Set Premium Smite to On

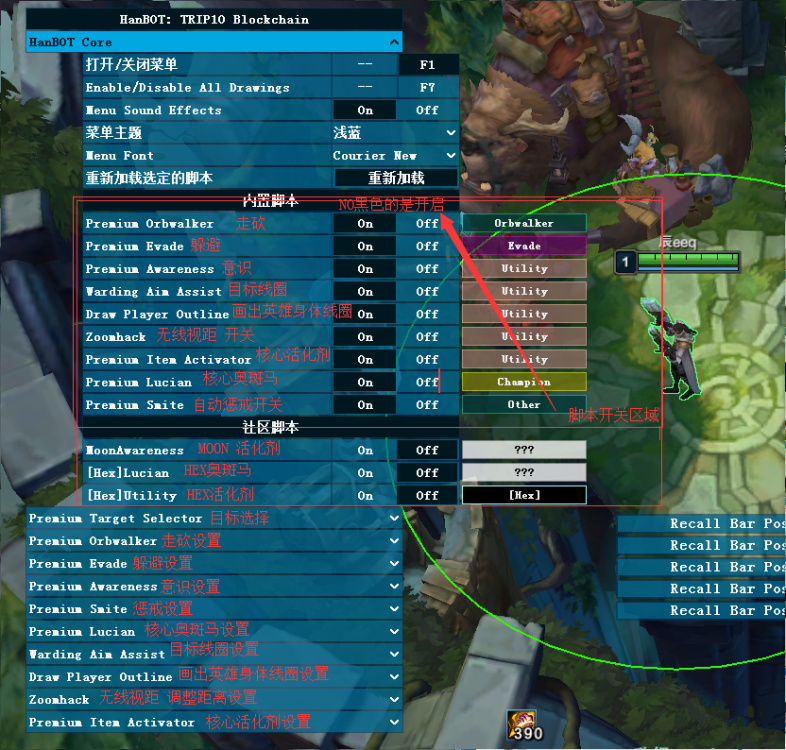[365, 405]
